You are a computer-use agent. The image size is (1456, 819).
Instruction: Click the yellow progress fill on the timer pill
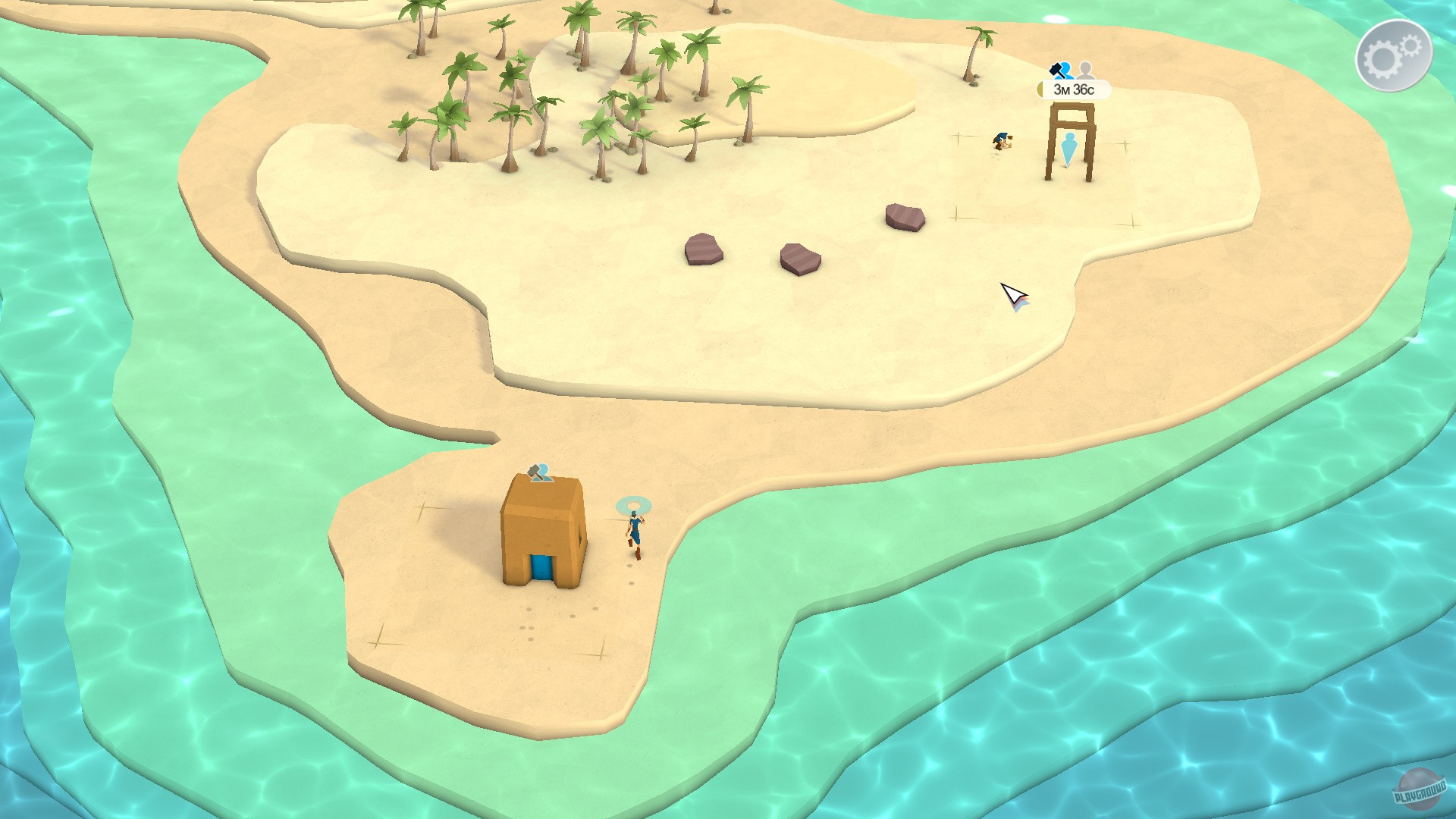1040,89
